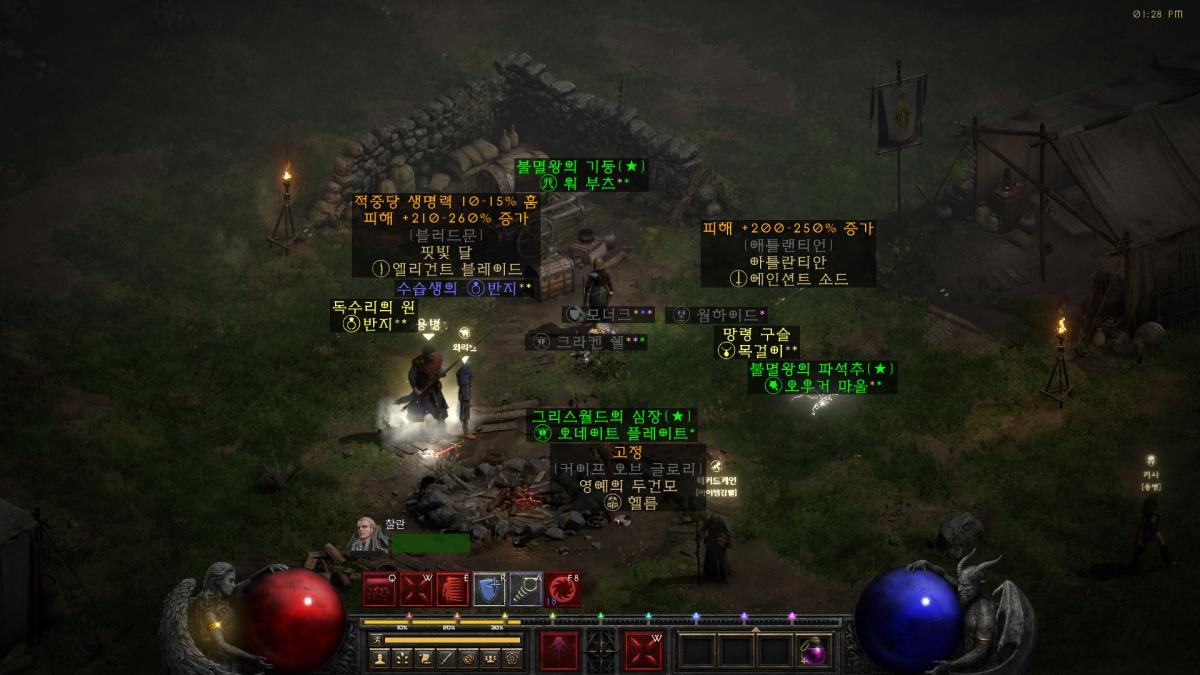Activate the Q hotkey skill icon

click(x=380, y=590)
